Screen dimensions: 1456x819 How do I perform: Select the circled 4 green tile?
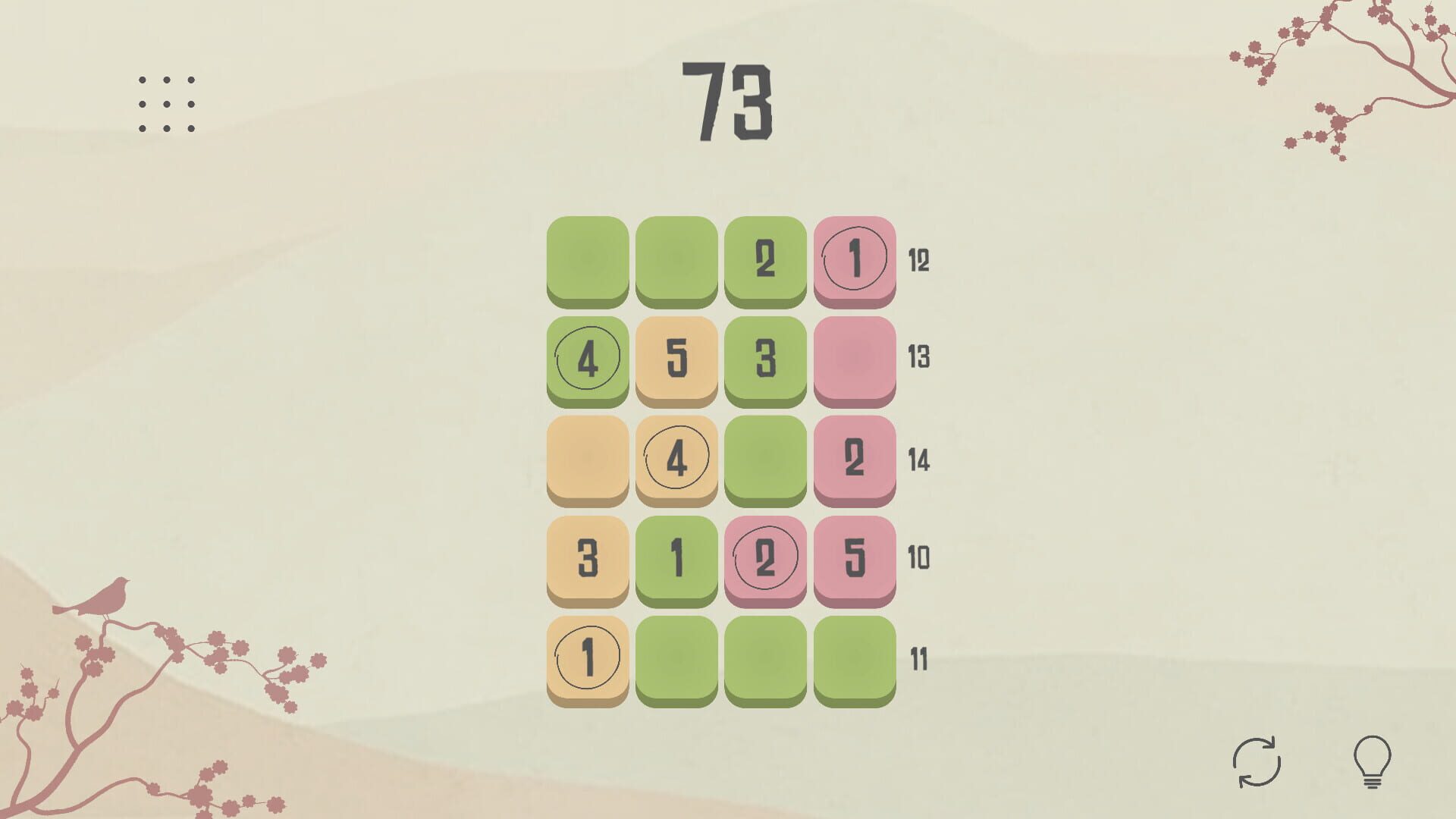tap(588, 358)
